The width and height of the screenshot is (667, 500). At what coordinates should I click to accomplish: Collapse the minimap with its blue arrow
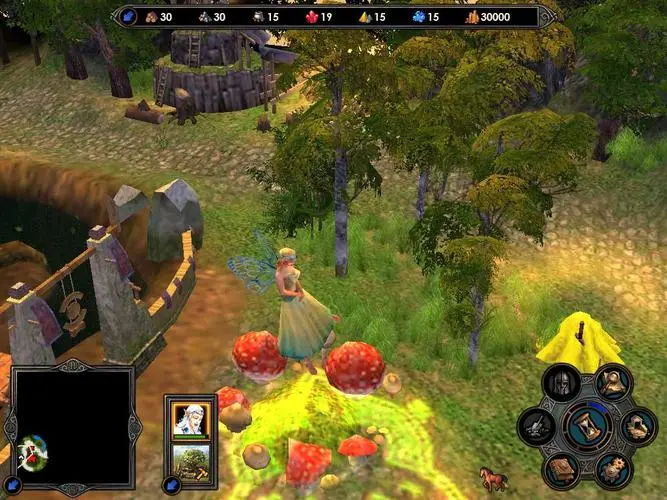pyautogui.click(x=11, y=483)
